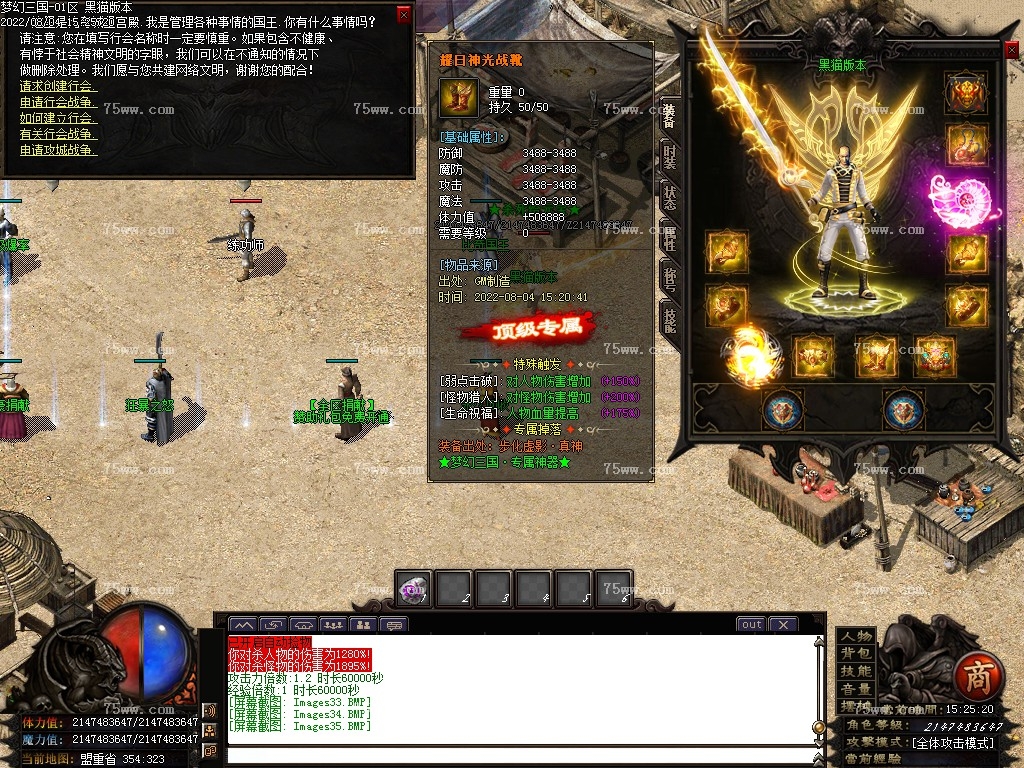The image size is (1024, 768).
Task: Select the 申请攻城战争 dialogue option
Action: [x=58, y=150]
